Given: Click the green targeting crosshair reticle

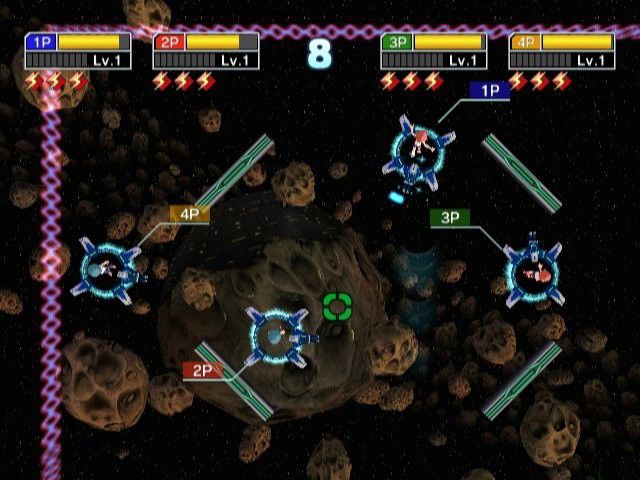Looking at the screenshot, I should (338, 306).
